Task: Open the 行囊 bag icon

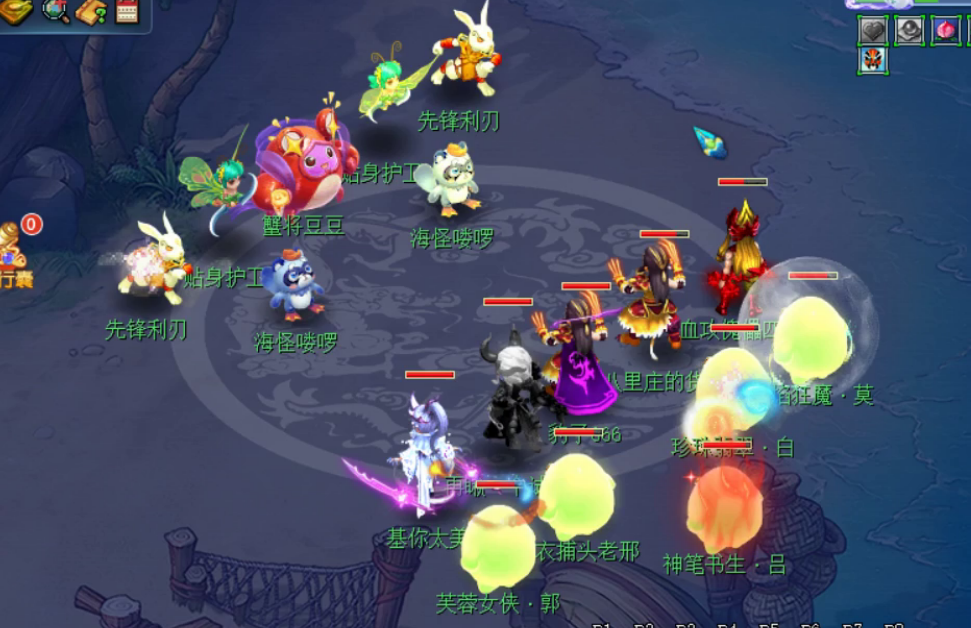Action: (x=12, y=258)
